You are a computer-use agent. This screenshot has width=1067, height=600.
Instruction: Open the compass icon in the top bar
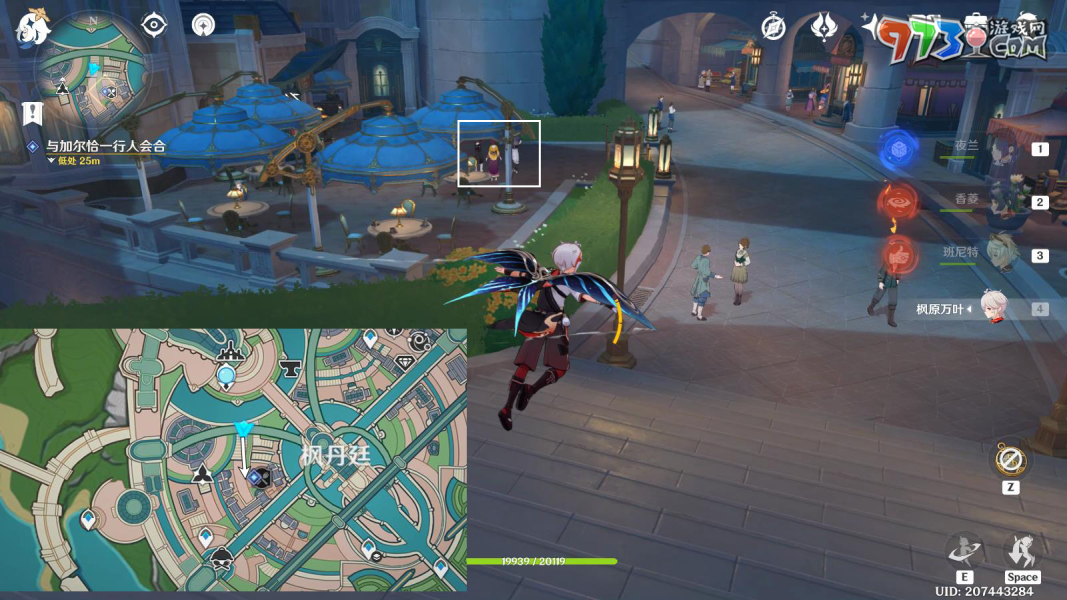click(x=773, y=27)
